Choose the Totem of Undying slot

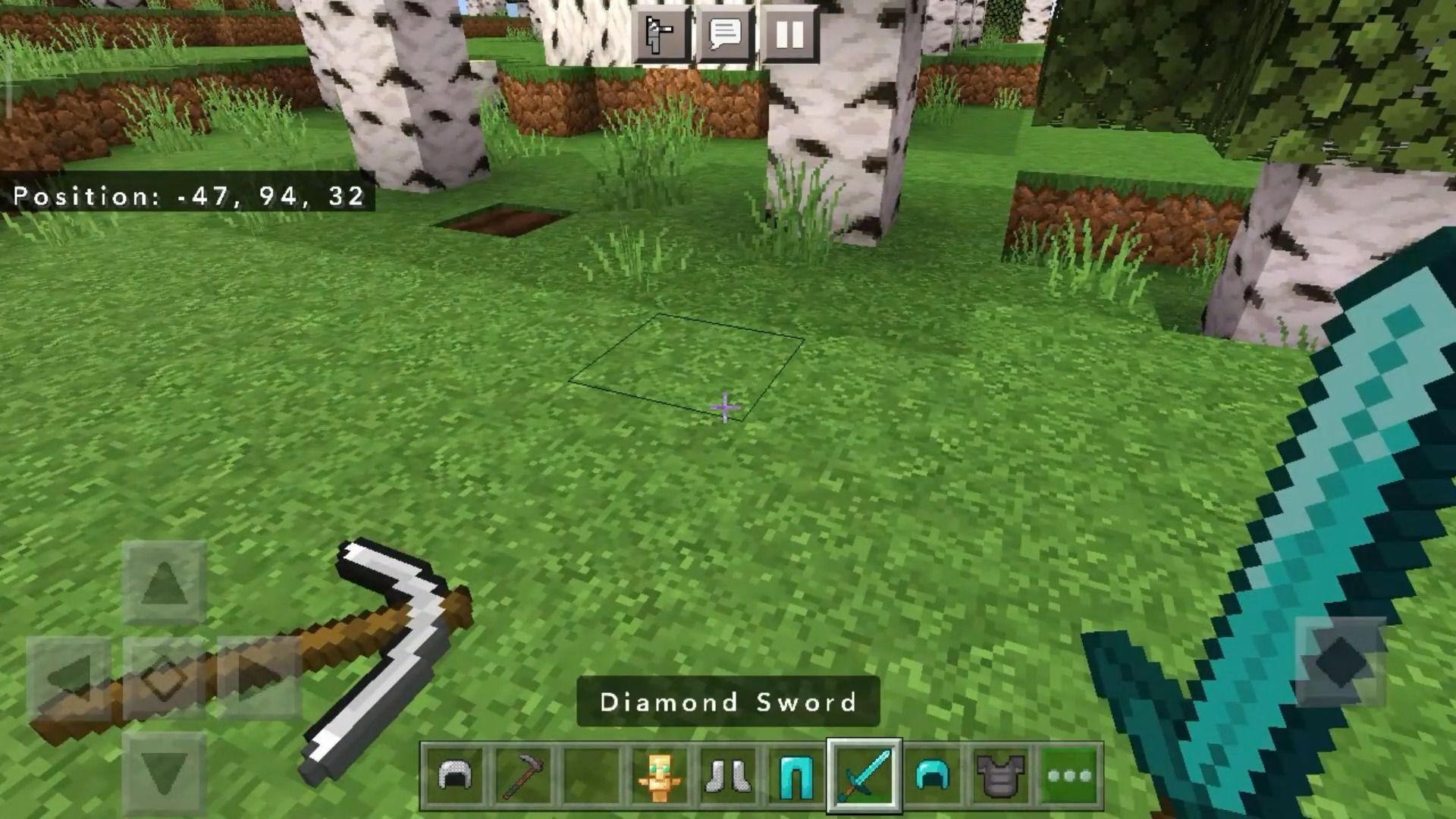(658, 776)
